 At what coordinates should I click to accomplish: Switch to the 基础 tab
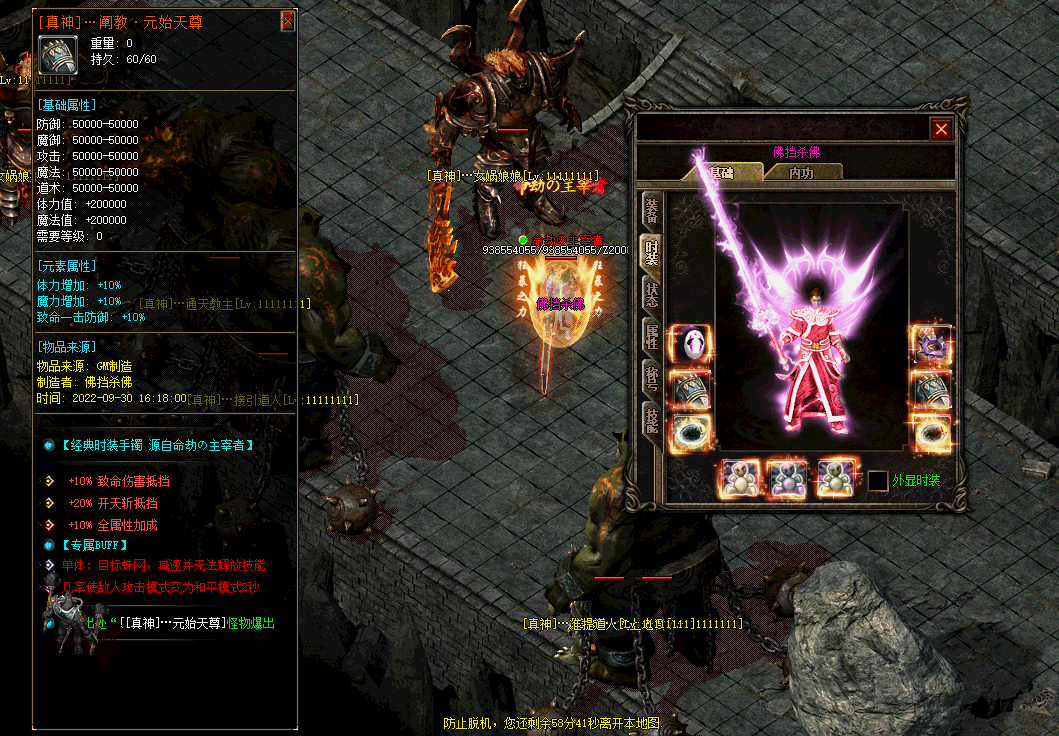[x=721, y=172]
